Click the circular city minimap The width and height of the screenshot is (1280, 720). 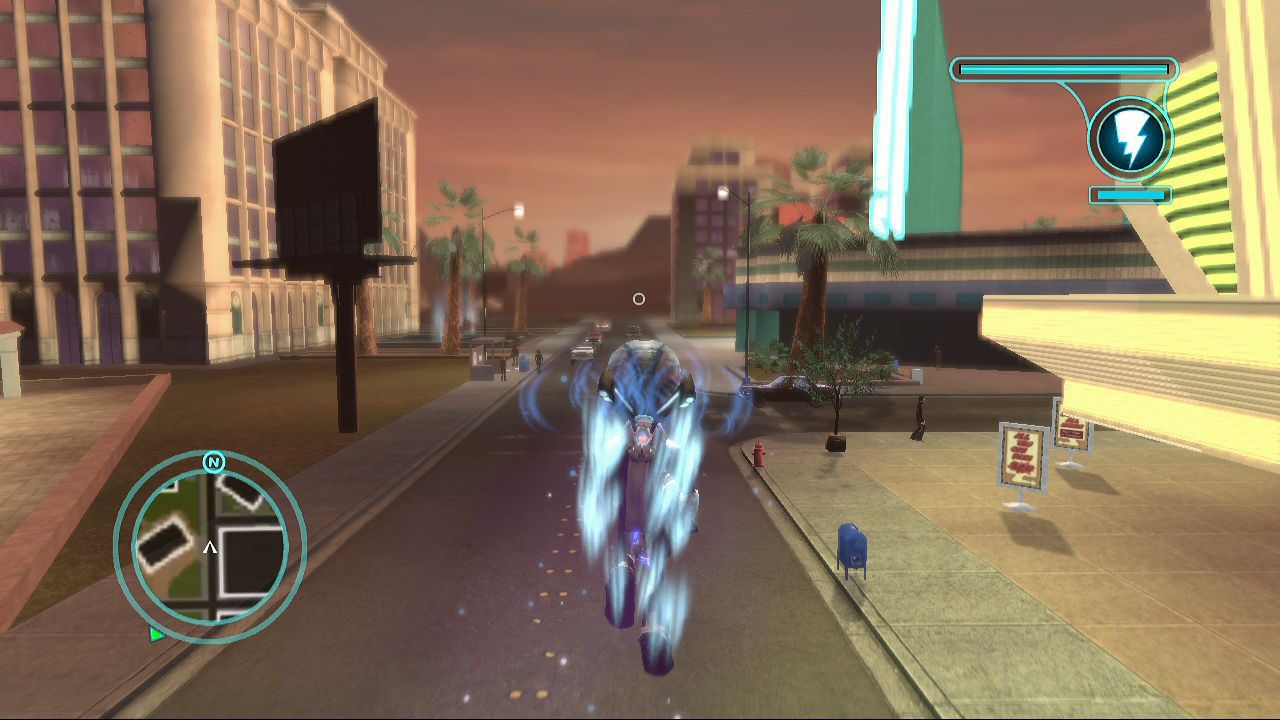(210, 546)
